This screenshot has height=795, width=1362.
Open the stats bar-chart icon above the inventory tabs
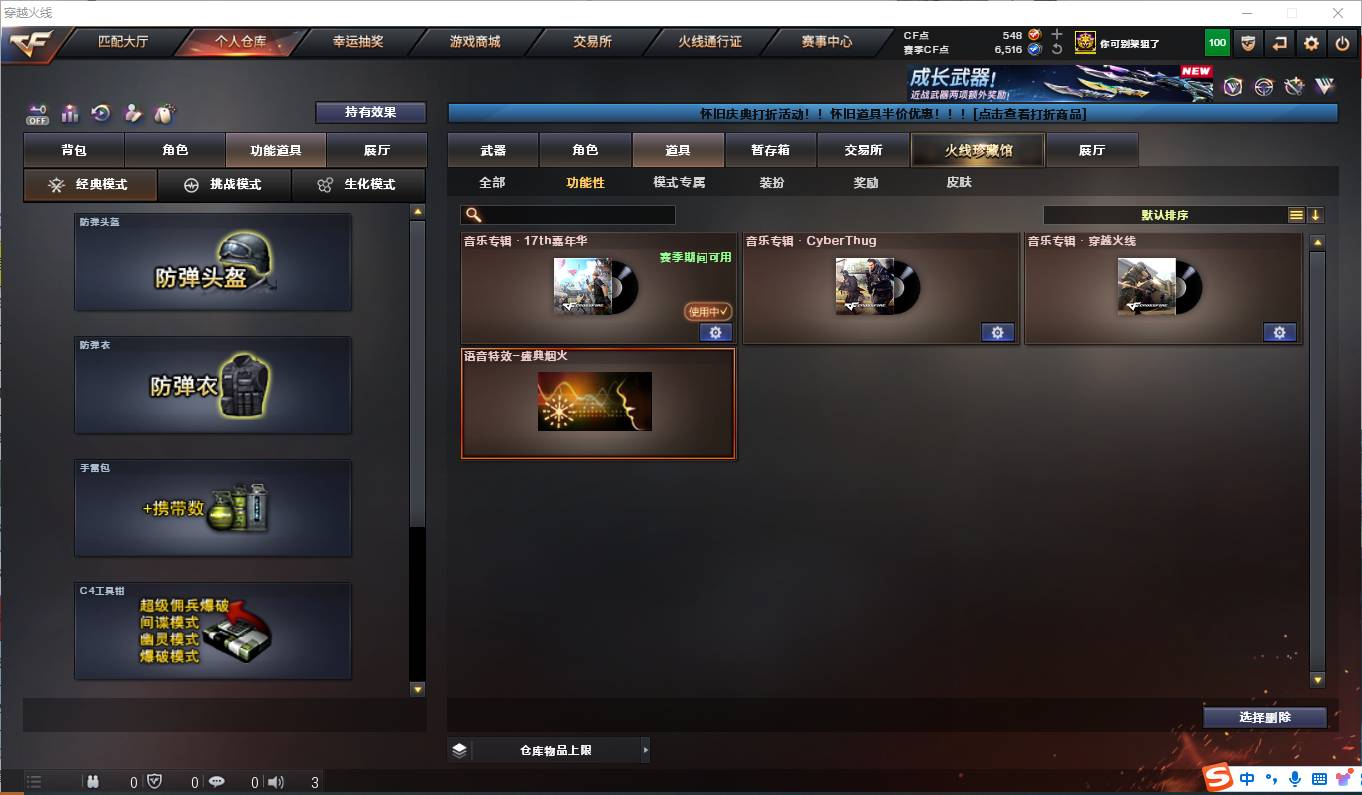click(70, 112)
